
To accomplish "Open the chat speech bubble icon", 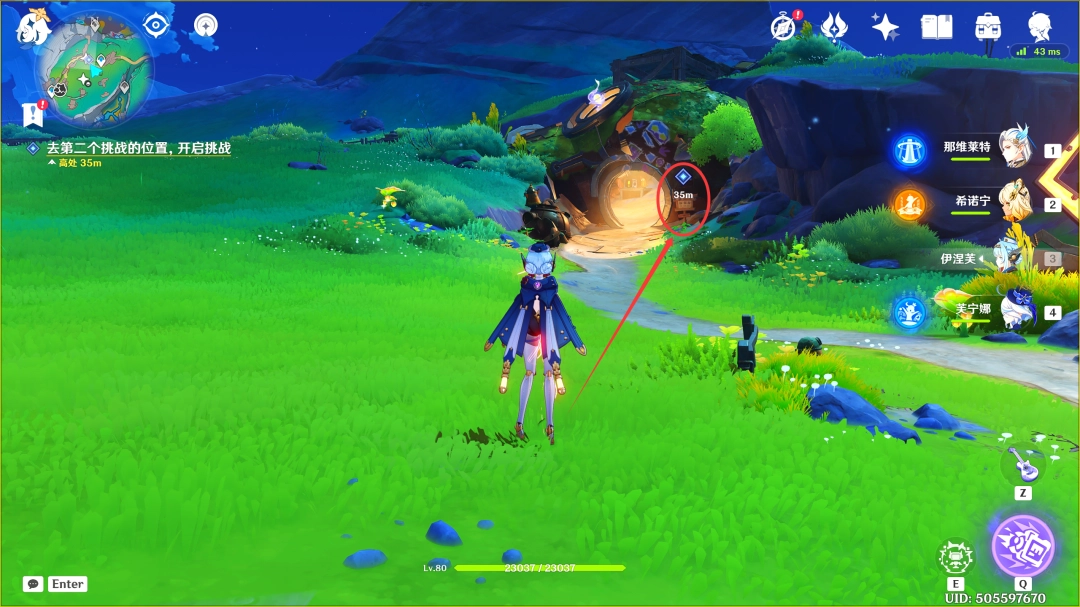I will [x=33, y=583].
